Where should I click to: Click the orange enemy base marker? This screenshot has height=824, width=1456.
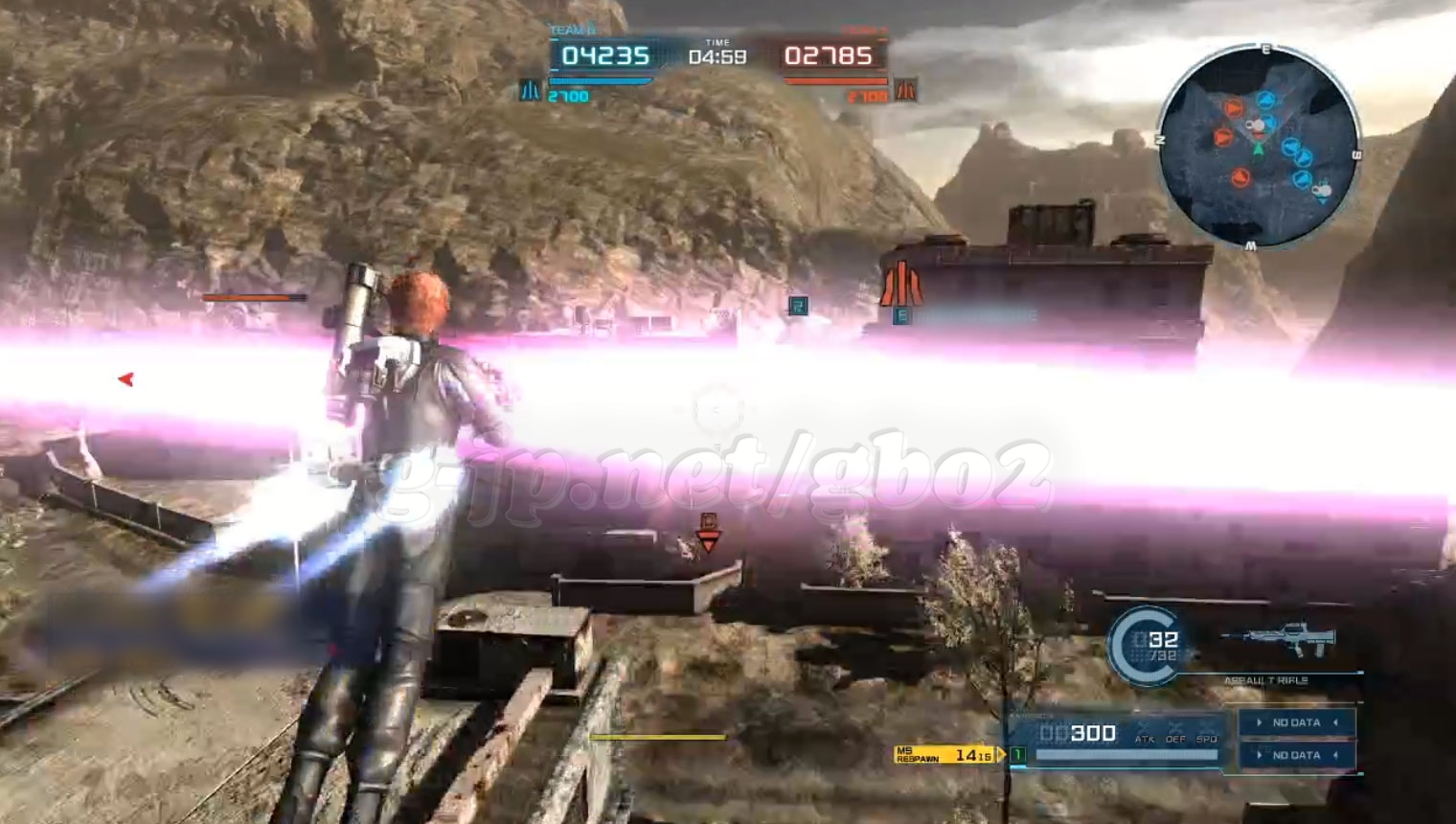point(899,284)
